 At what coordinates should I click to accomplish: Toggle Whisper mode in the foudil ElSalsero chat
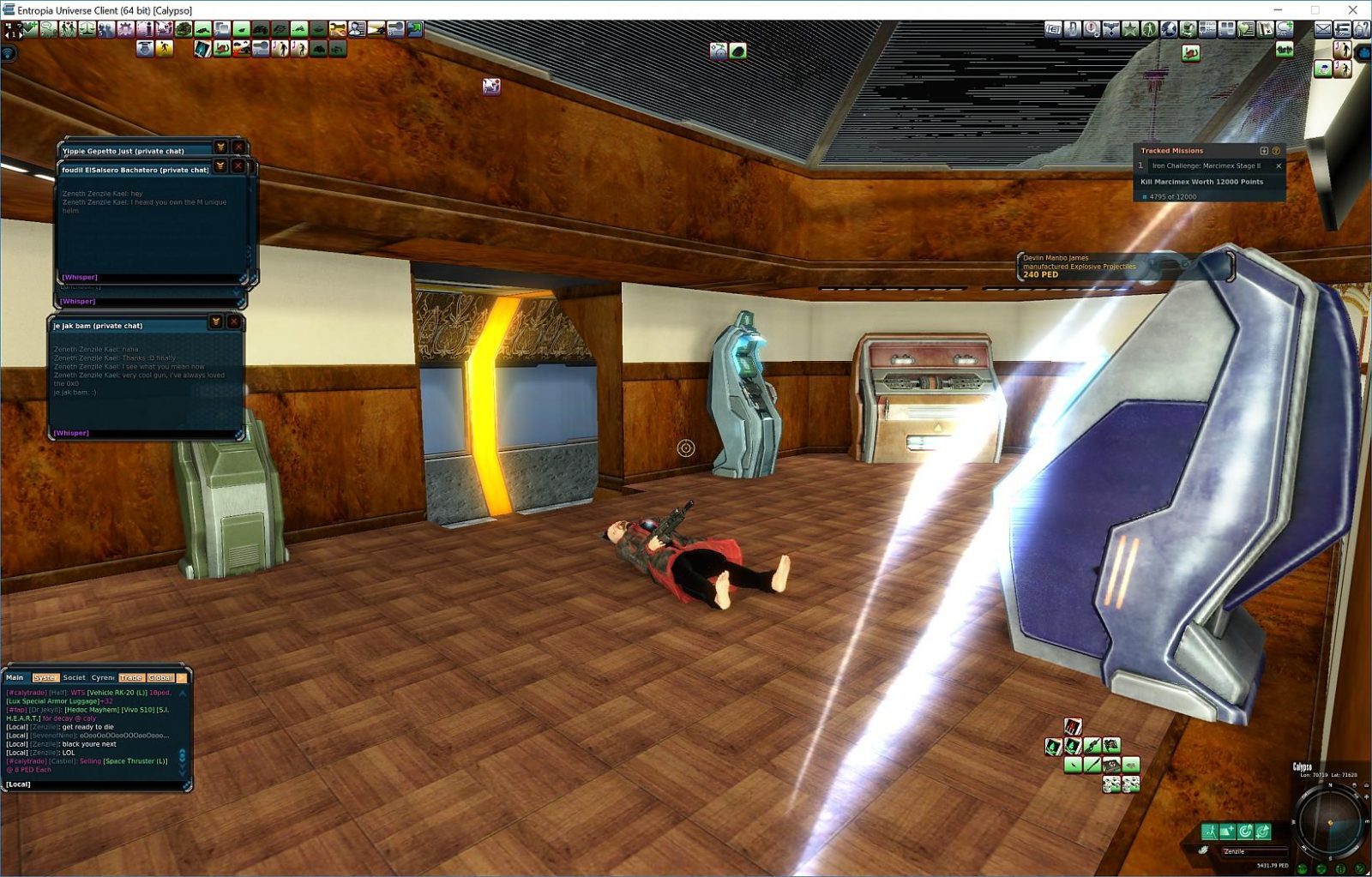[79, 277]
